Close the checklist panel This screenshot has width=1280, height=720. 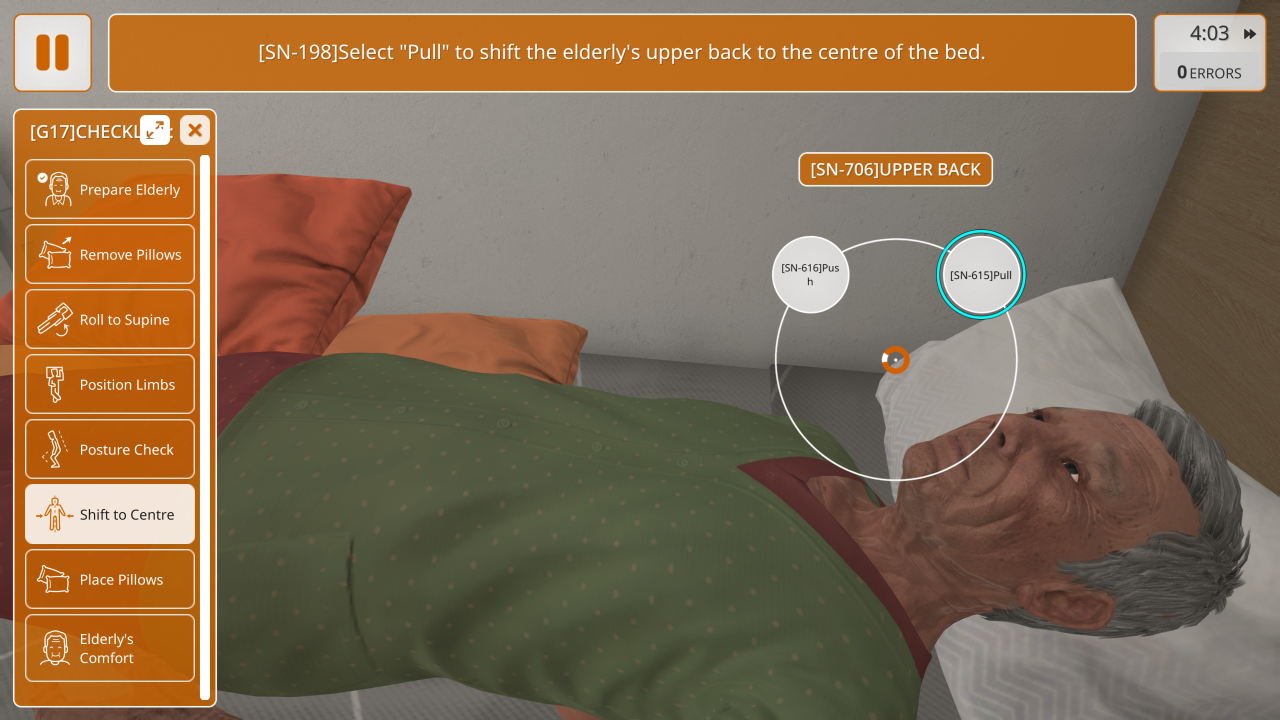coord(195,130)
